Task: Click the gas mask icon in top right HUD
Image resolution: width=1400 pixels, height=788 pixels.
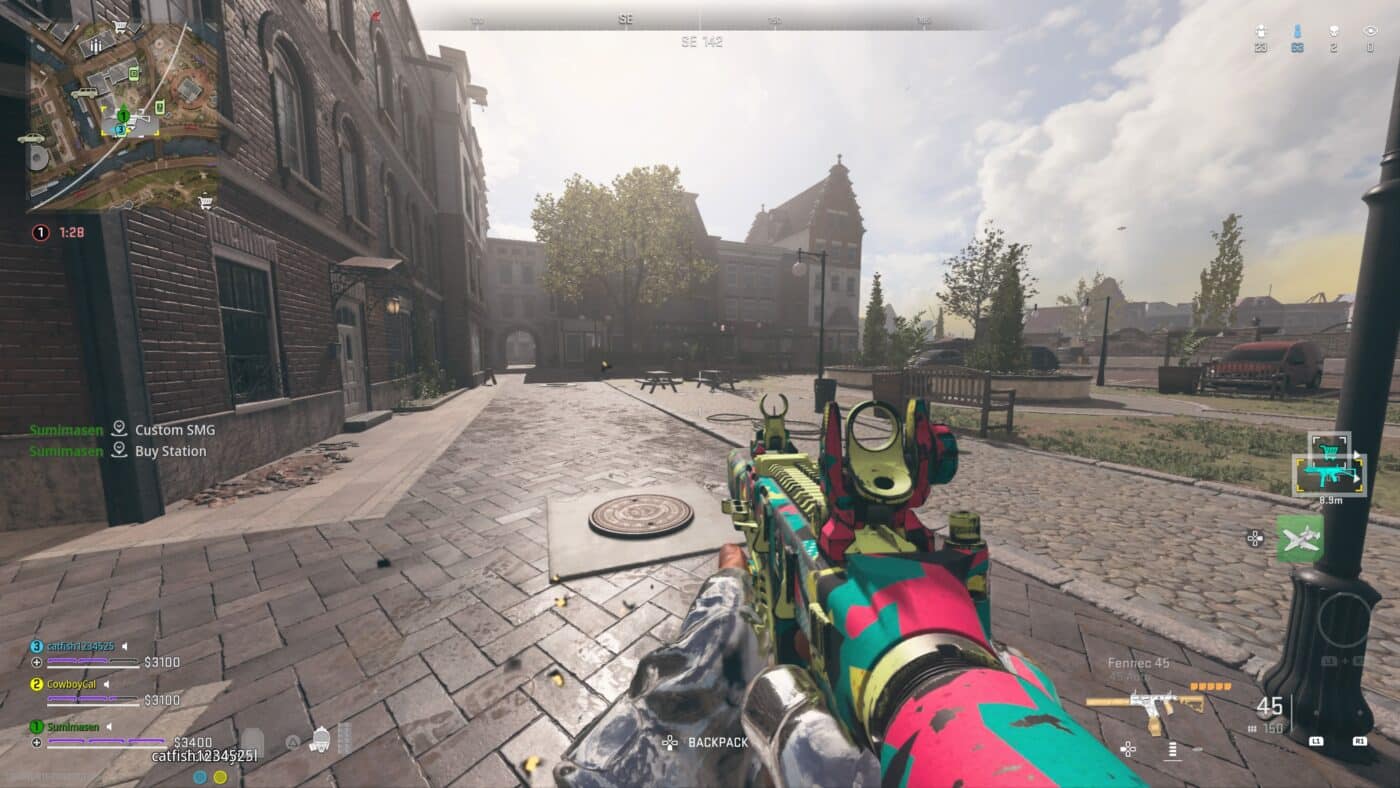Action: (1334, 30)
